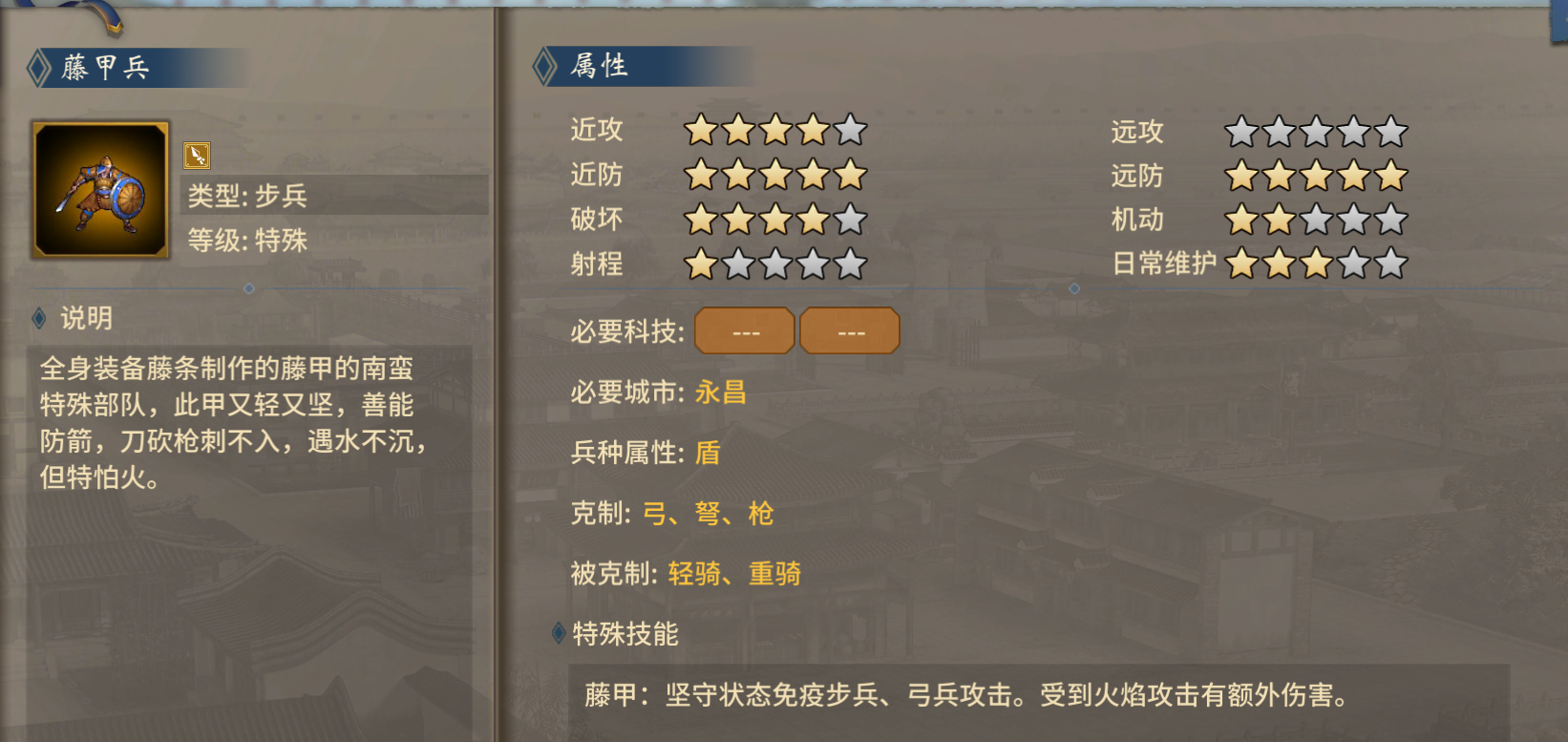Toggle the third star of 日常维护 rating
The height and width of the screenshot is (742, 1568).
point(1318,264)
